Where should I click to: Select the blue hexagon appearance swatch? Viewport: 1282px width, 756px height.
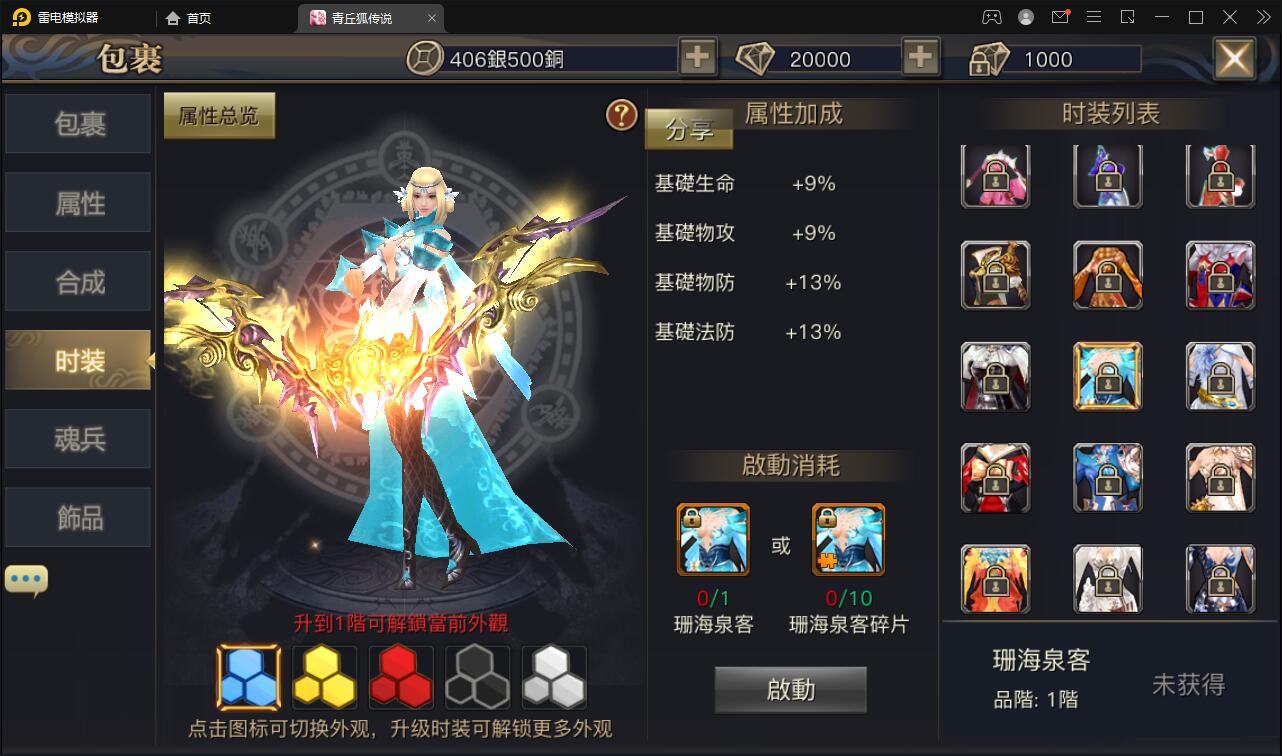point(248,676)
